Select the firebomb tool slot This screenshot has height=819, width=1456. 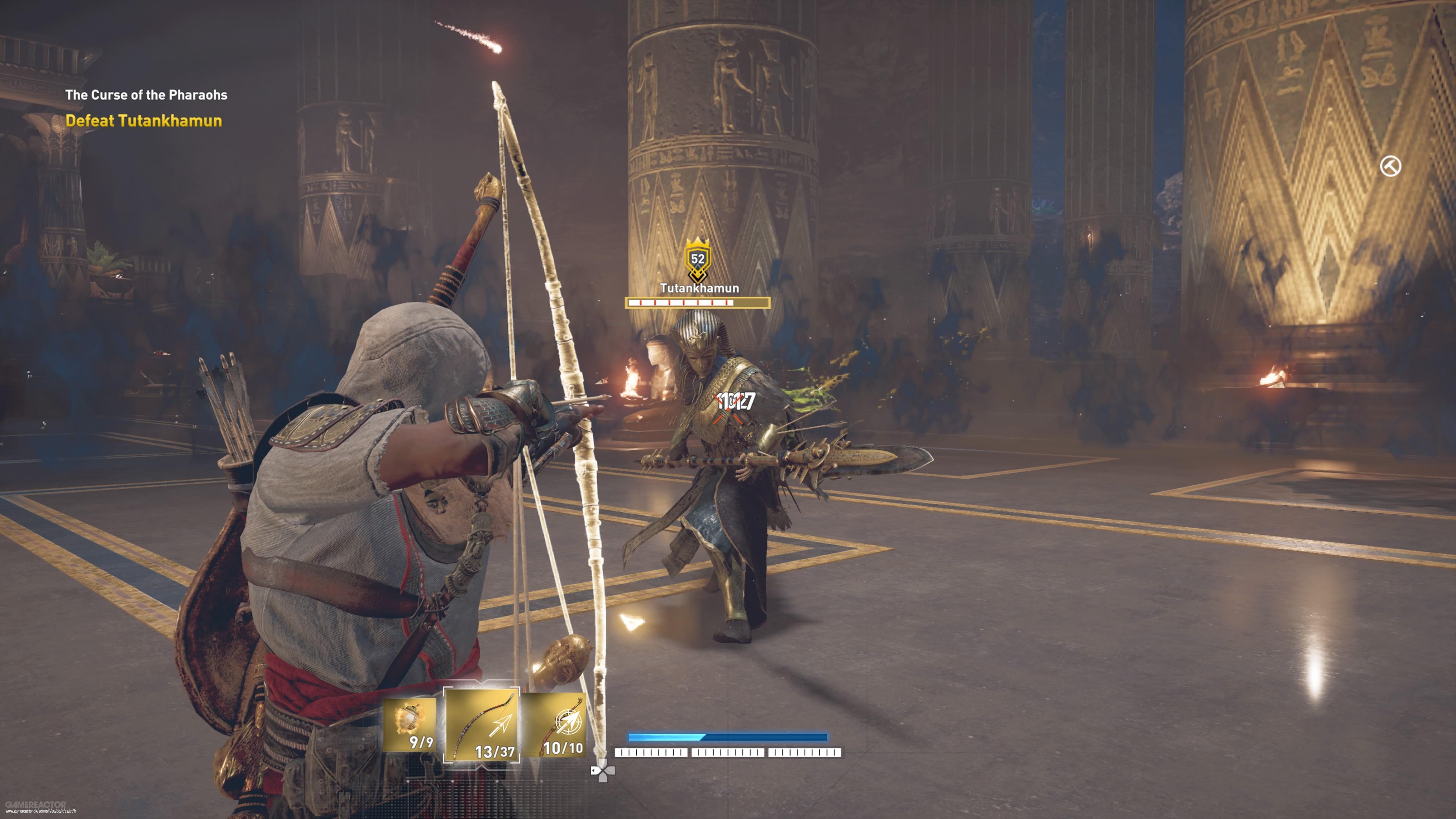coord(409,725)
